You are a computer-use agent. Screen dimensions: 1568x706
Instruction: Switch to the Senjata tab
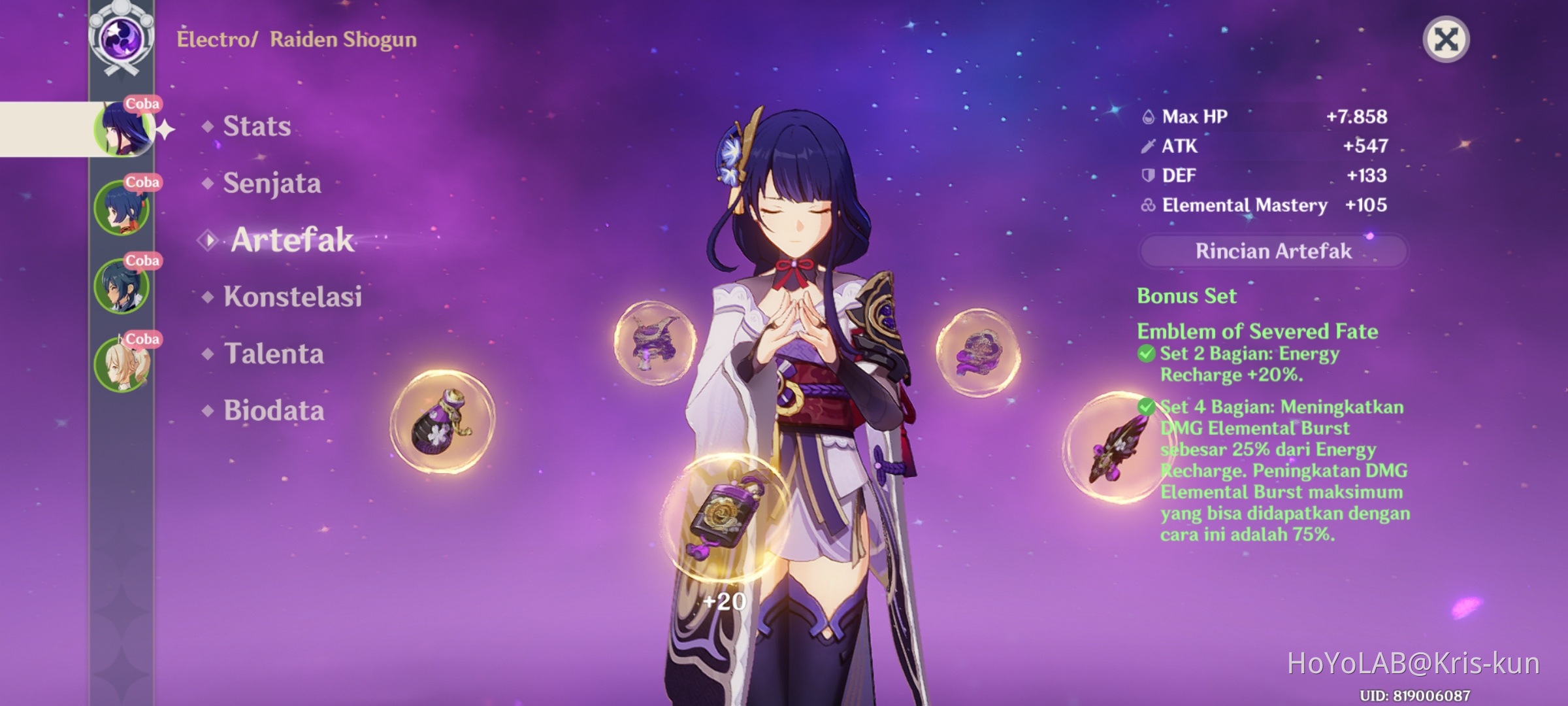click(270, 184)
